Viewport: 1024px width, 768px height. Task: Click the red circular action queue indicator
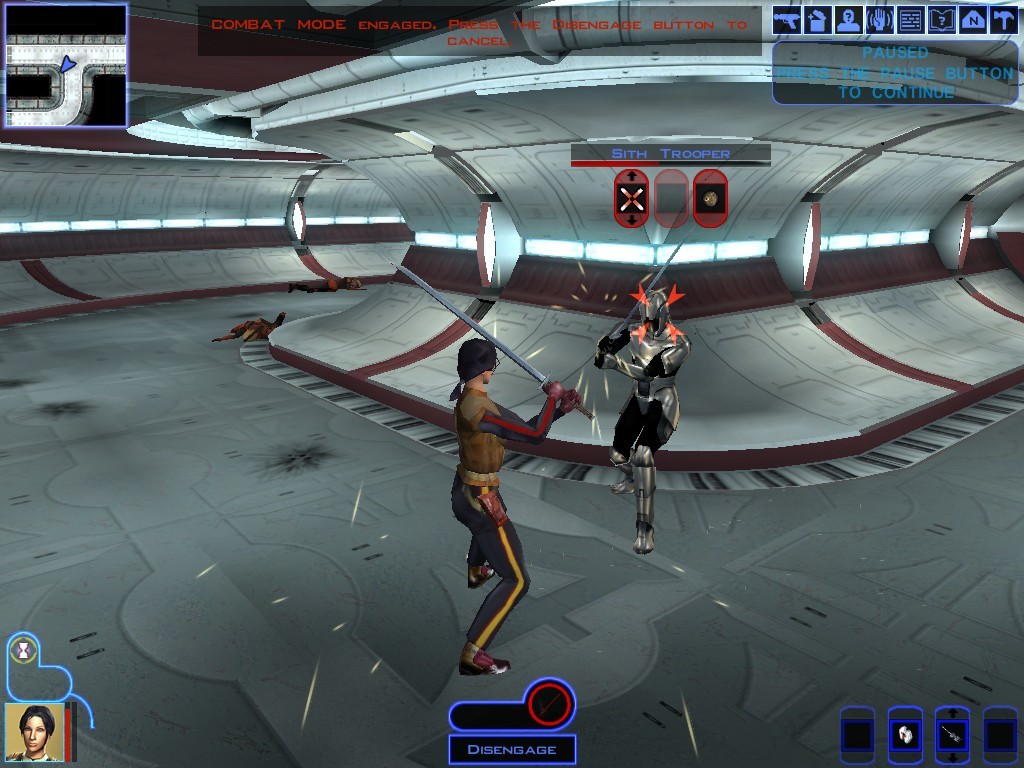(x=548, y=704)
